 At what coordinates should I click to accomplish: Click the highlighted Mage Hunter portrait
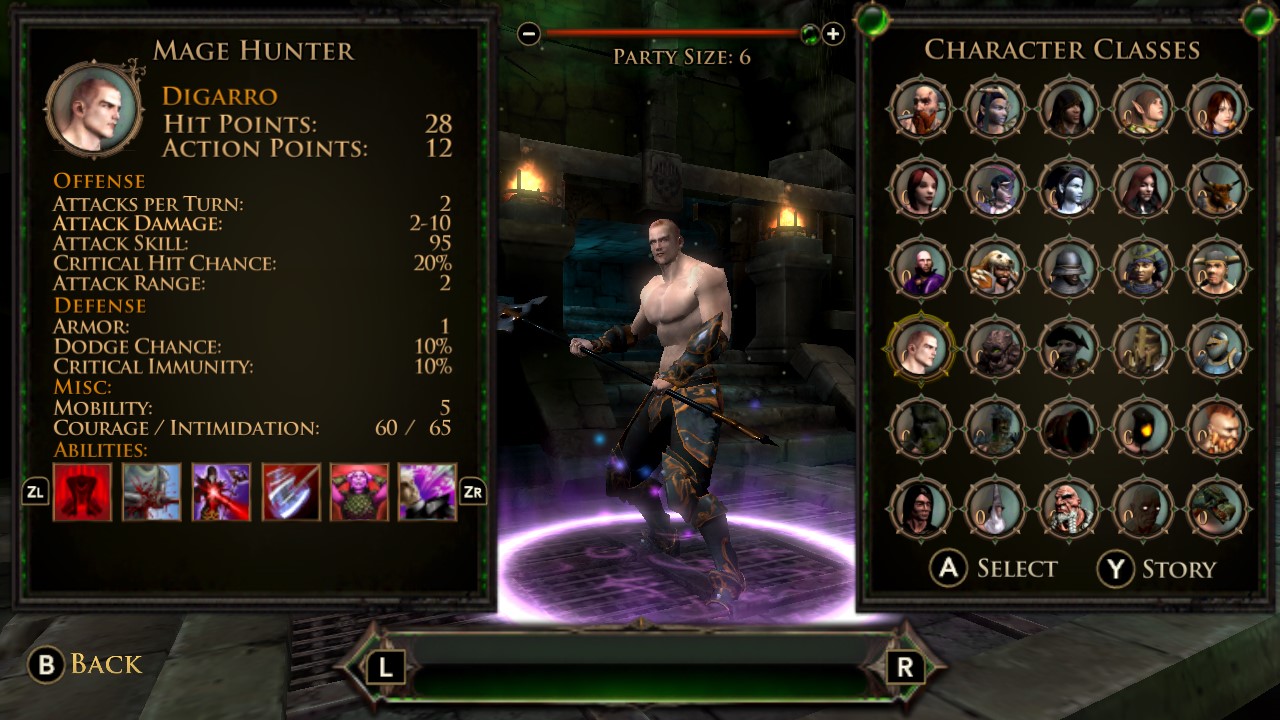point(920,347)
